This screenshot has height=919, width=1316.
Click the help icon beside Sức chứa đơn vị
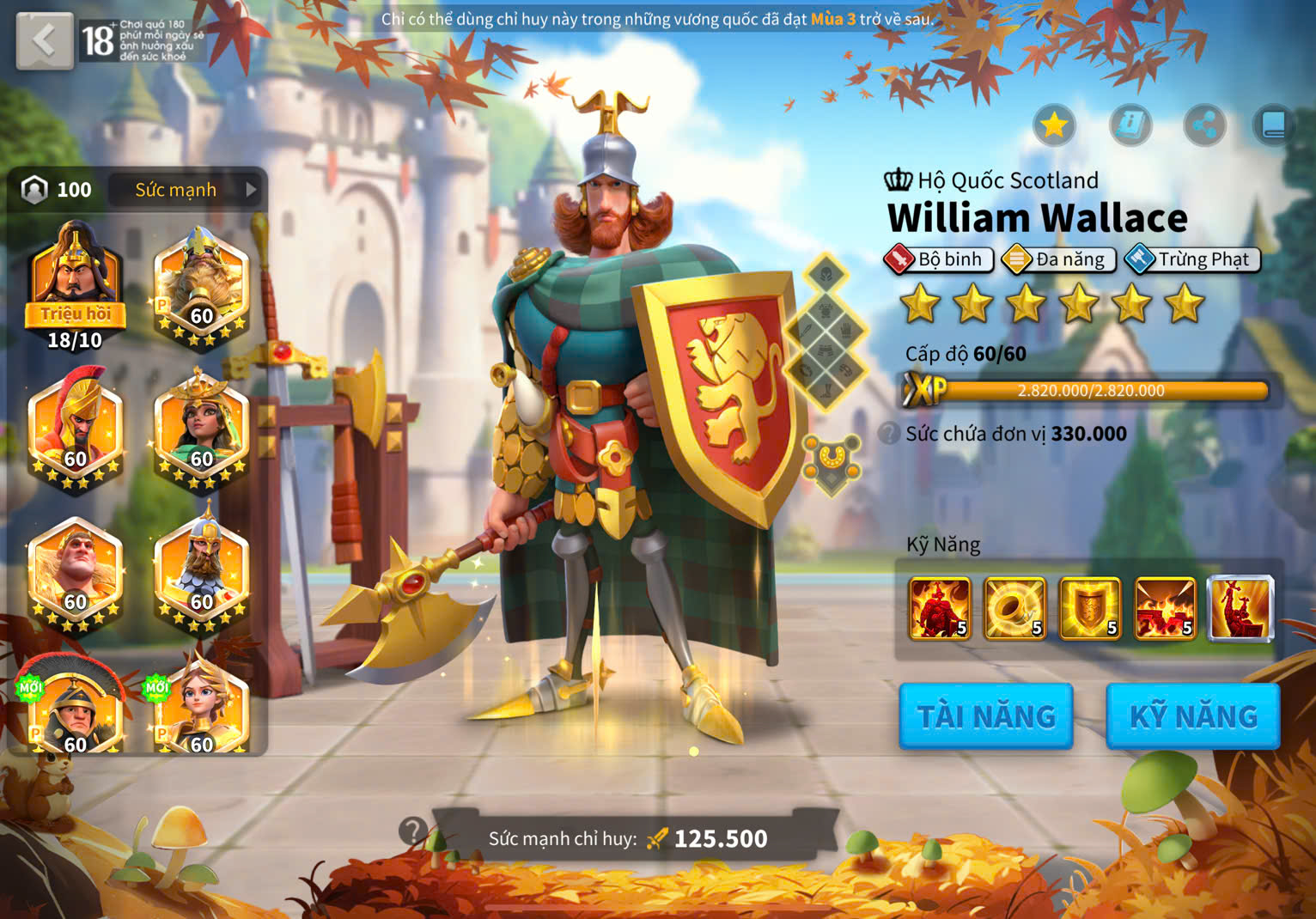point(890,434)
